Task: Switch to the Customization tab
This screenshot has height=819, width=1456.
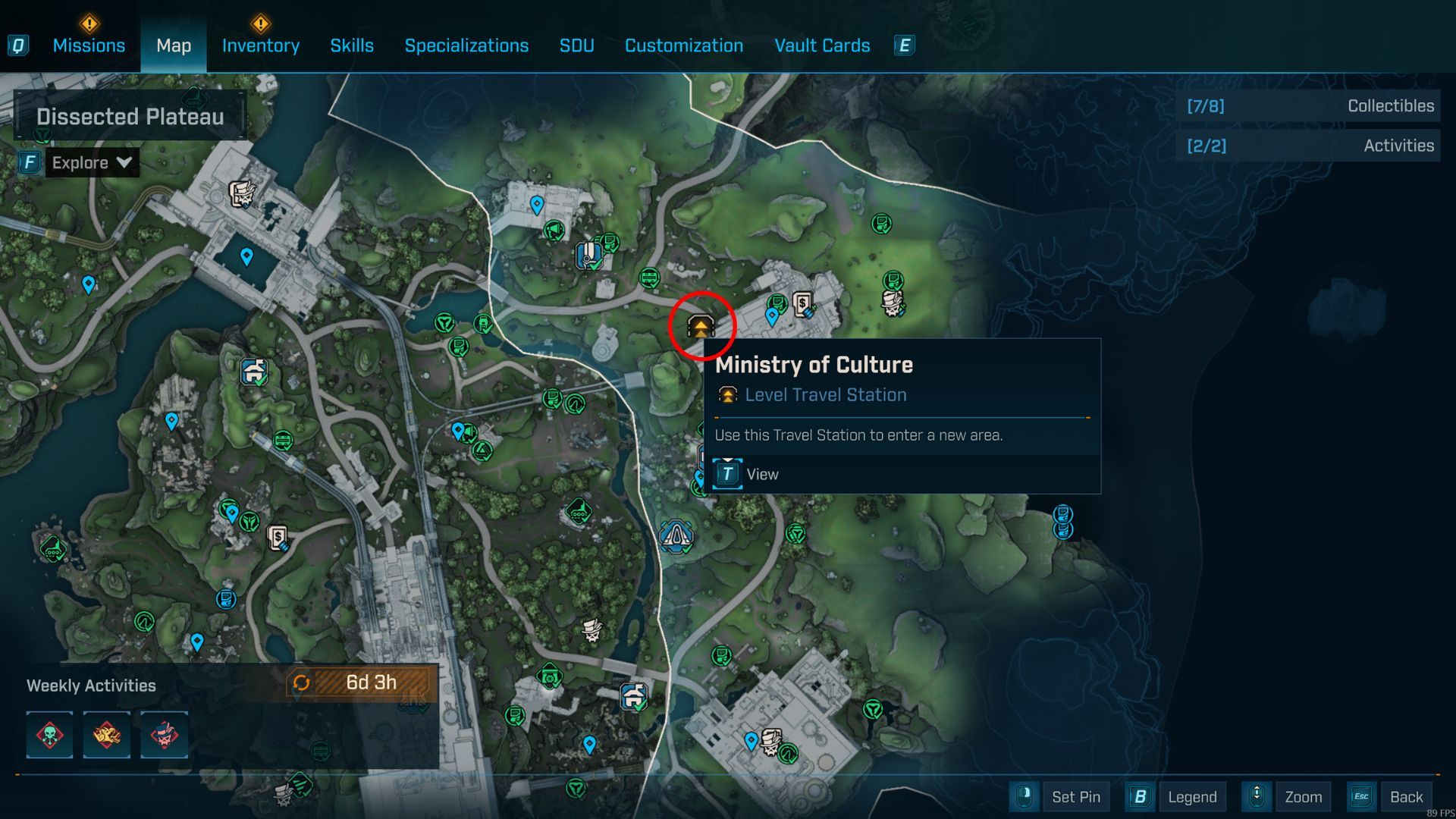Action: (x=683, y=45)
